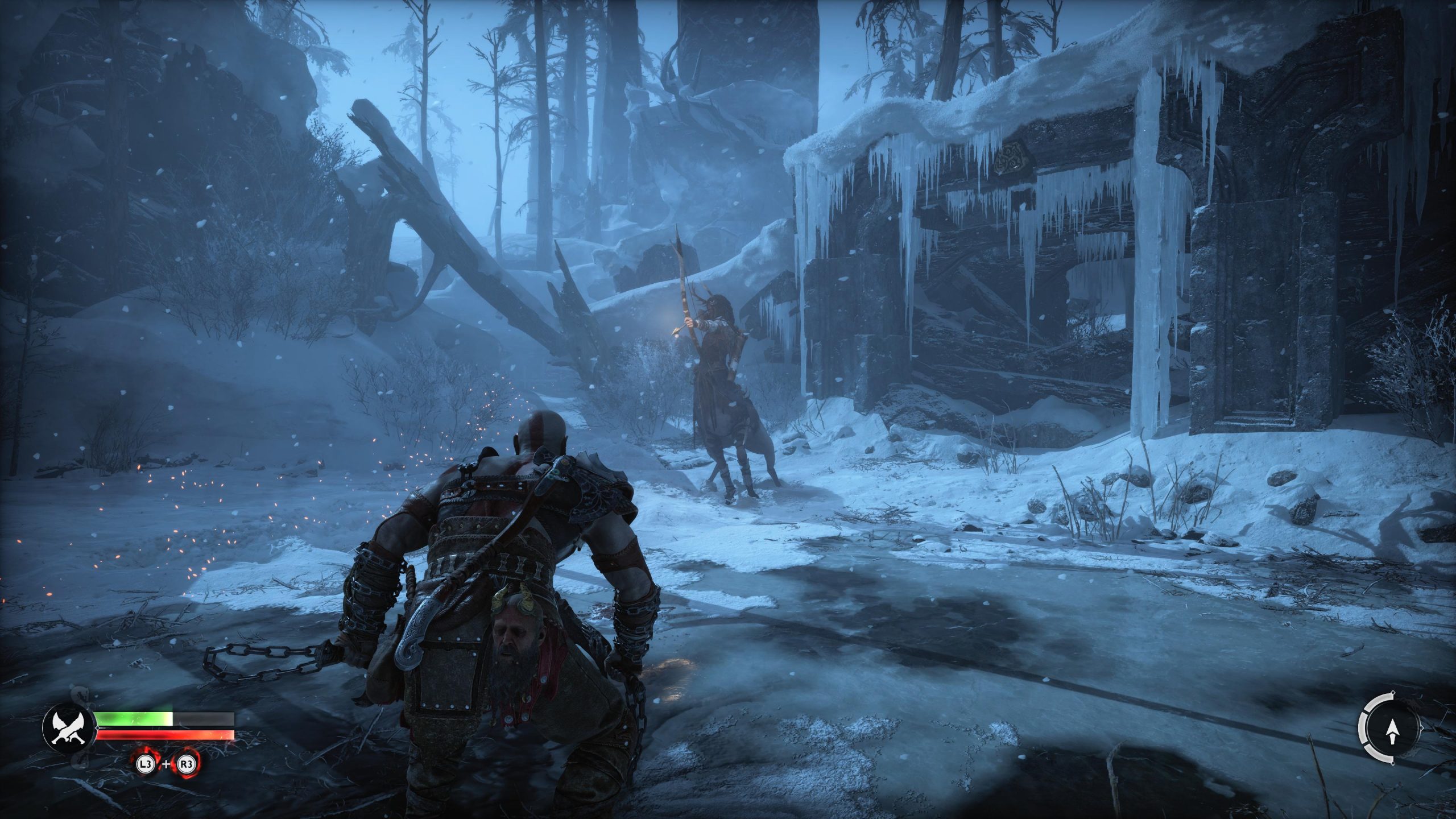This screenshot has width=1456, height=819.
Task: Click the compass arrow indicator bottom right
Action: pyautogui.click(x=1392, y=733)
